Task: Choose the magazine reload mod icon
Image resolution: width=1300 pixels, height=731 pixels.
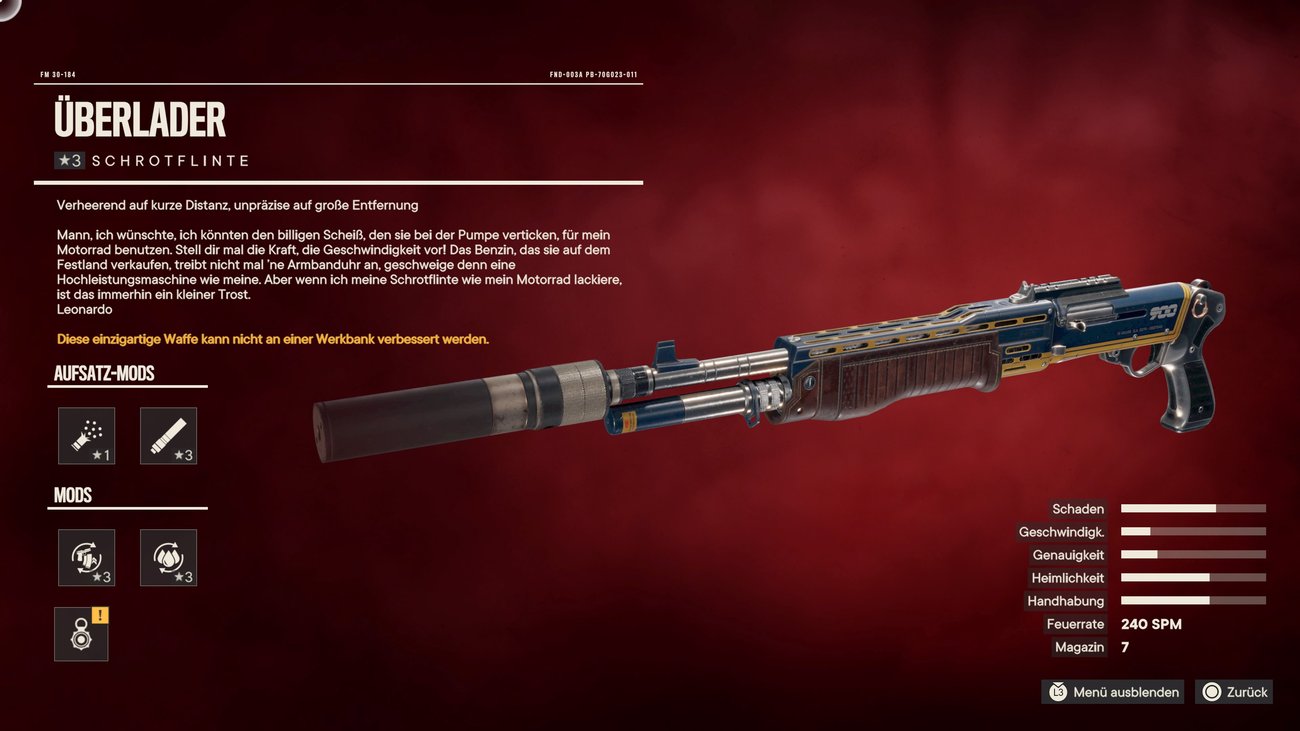Action: (86, 558)
